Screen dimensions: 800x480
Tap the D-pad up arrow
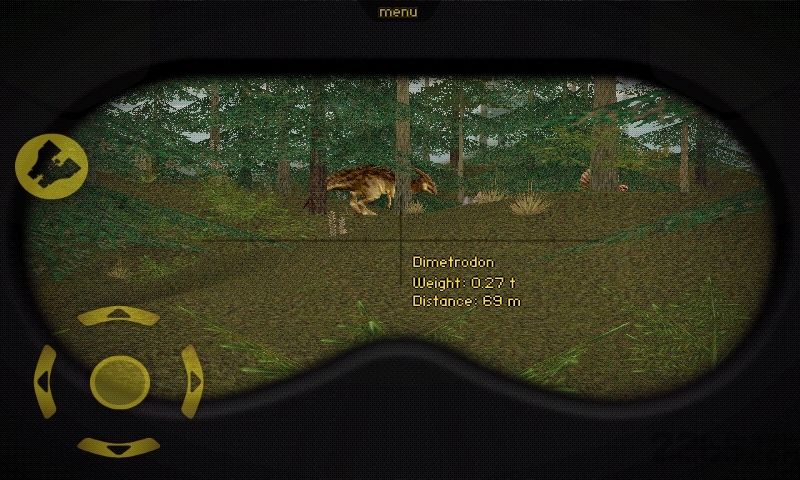tap(119, 316)
